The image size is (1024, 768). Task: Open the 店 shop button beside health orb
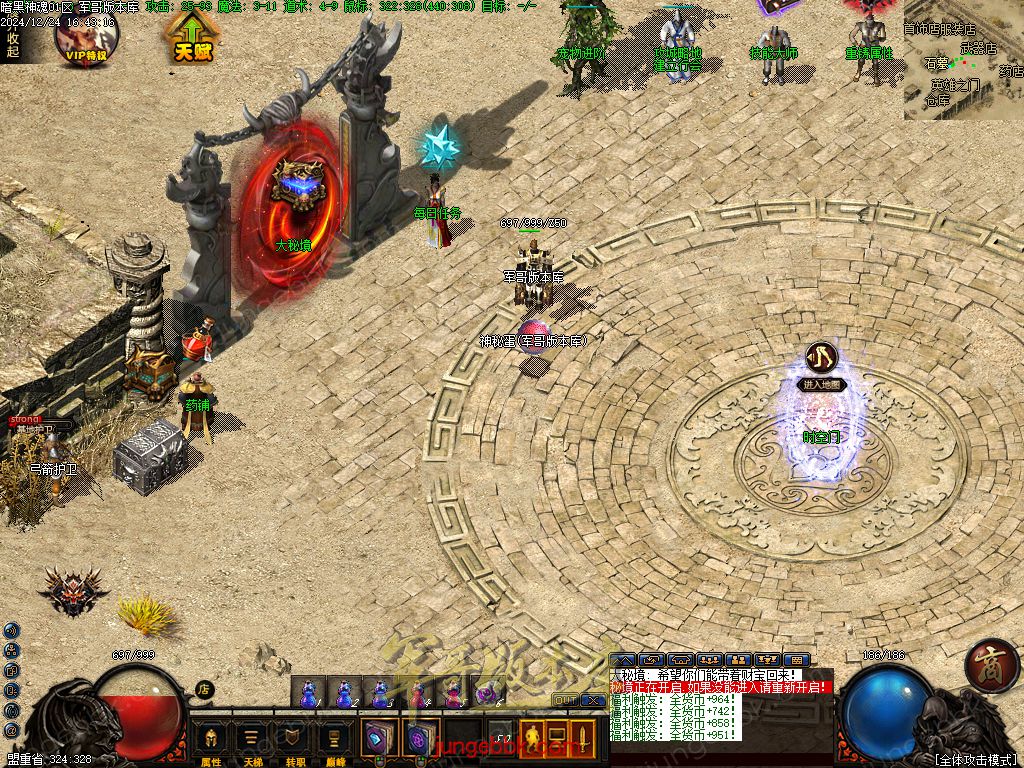(204, 688)
